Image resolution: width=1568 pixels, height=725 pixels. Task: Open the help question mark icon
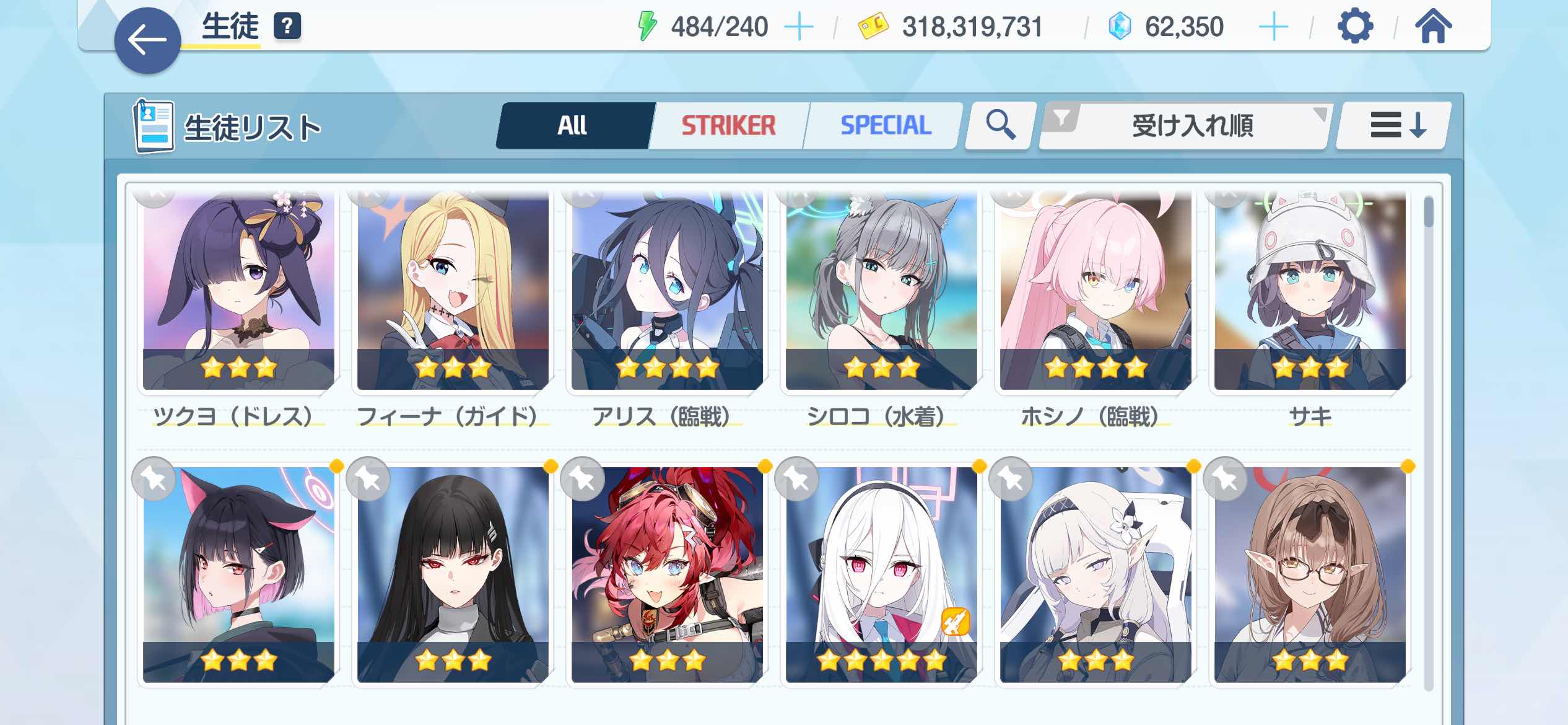(x=287, y=27)
